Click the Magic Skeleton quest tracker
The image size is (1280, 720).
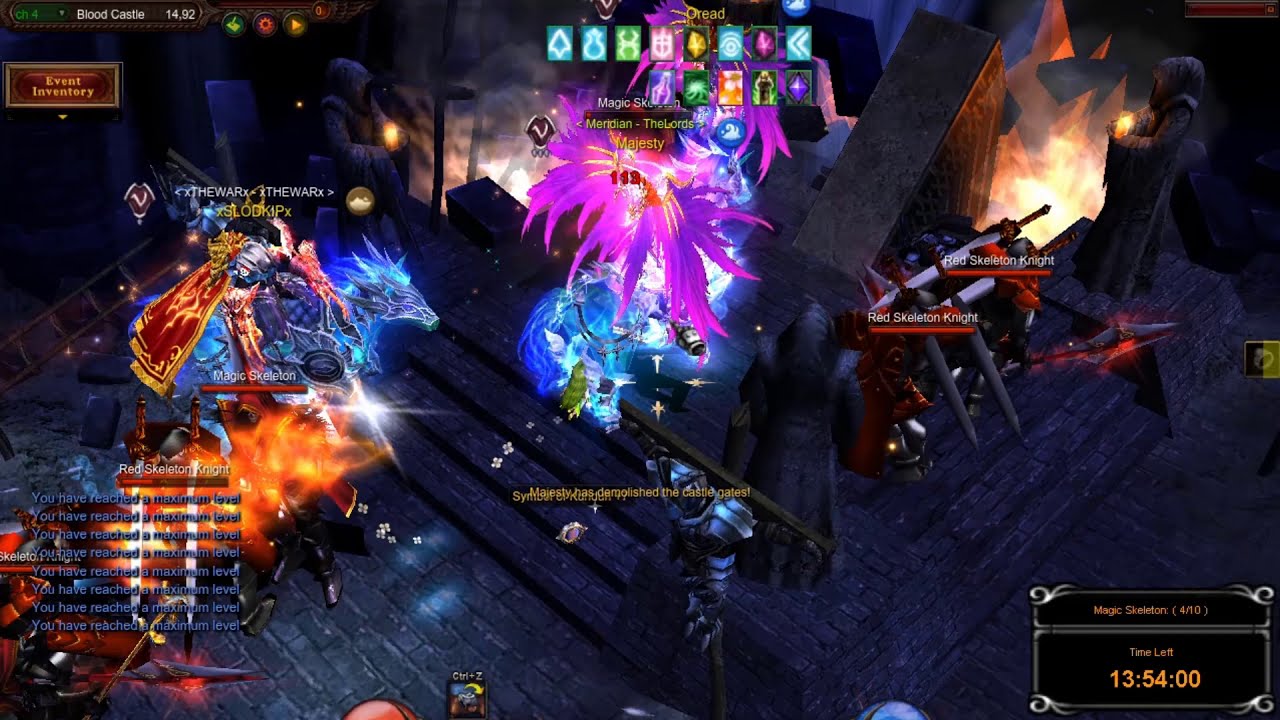[x=1150, y=610]
